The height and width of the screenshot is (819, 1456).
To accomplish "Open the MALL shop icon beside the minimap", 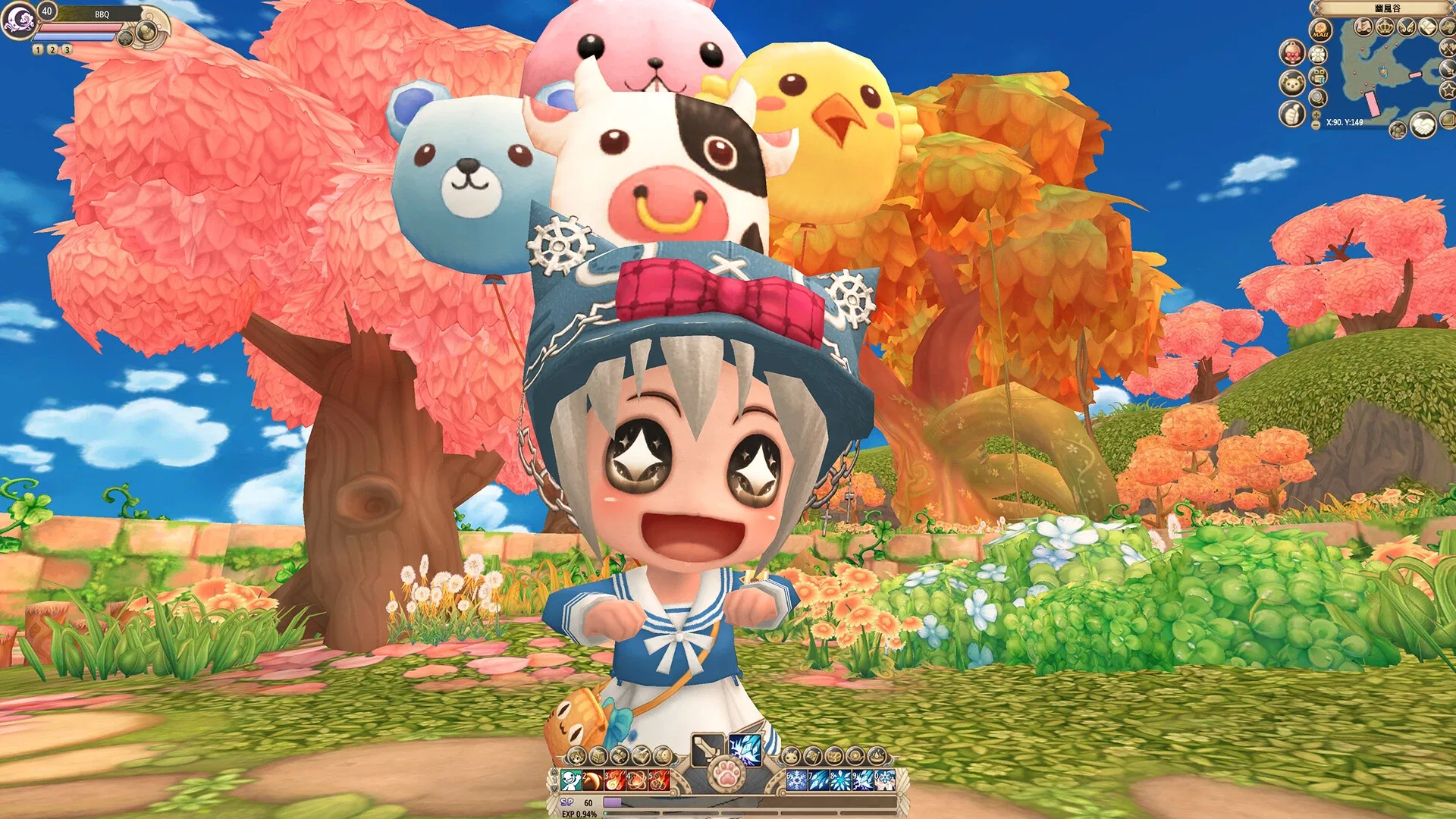I will click(1319, 30).
